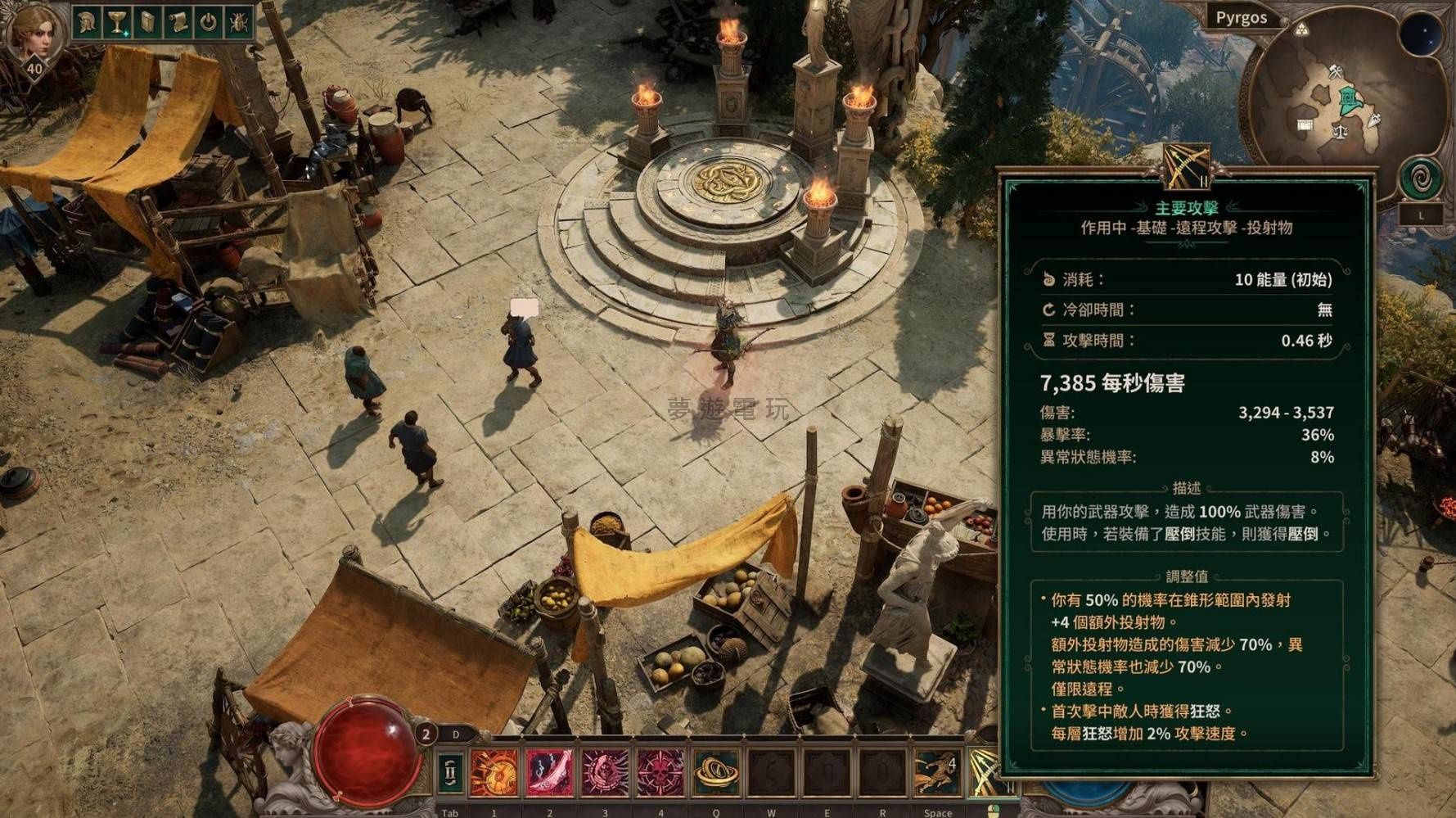1456x818 pixels.
Task: Click the scales merchant marker on minimap
Action: tap(1340, 130)
